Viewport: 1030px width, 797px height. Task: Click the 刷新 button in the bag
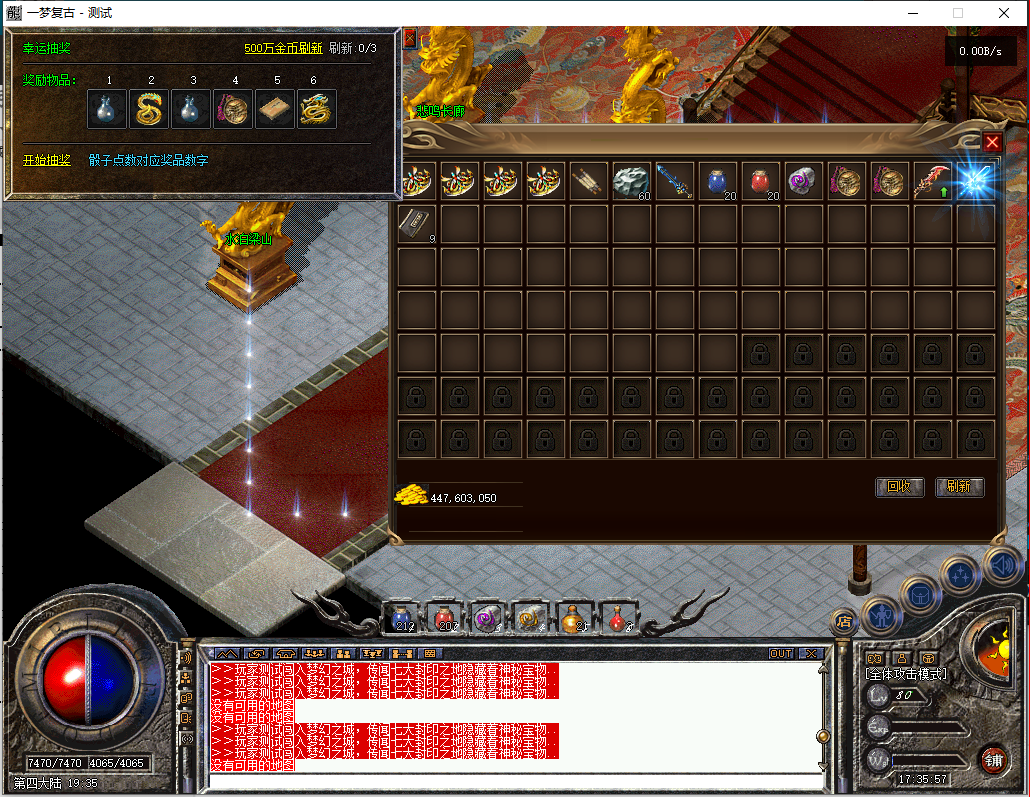pos(959,487)
